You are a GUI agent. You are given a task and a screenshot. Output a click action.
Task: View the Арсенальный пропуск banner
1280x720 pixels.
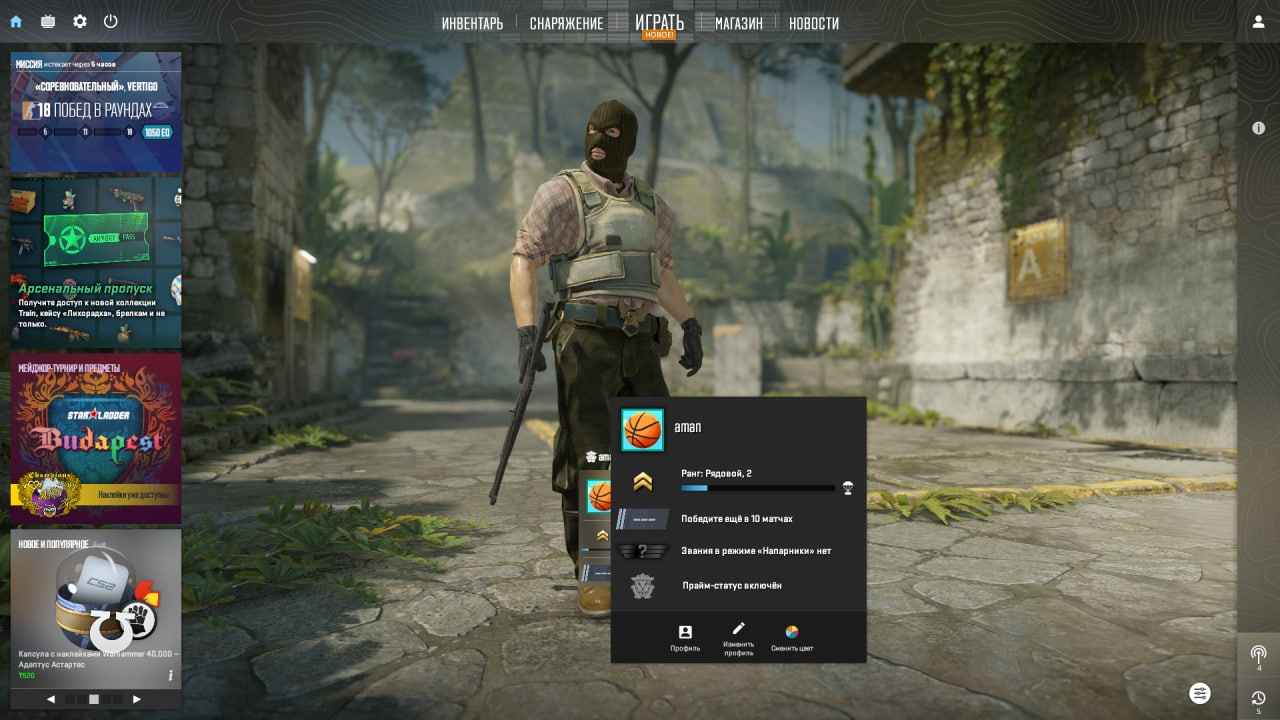[95, 262]
